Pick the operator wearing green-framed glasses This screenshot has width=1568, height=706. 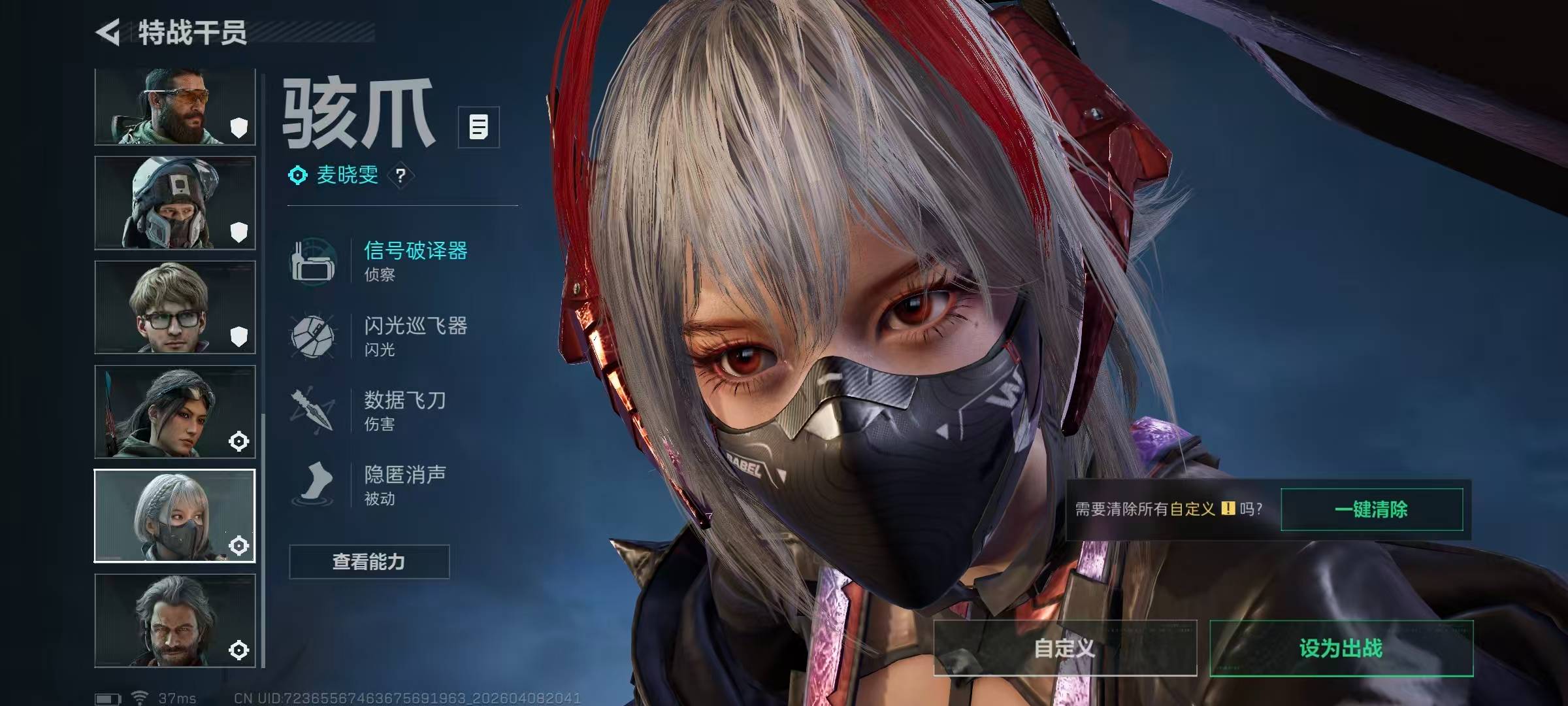click(174, 307)
